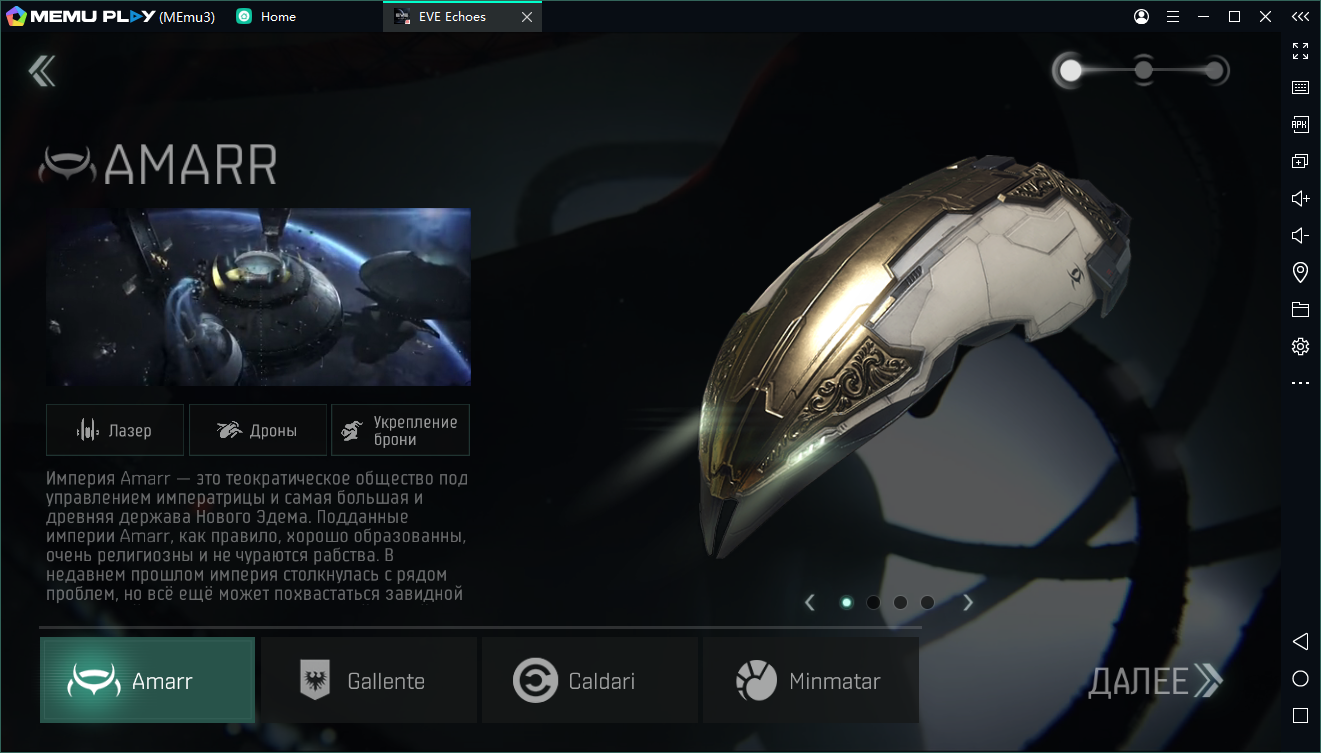Go back using the double-chevron arrow
This screenshot has width=1321, height=753.
click(42, 70)
